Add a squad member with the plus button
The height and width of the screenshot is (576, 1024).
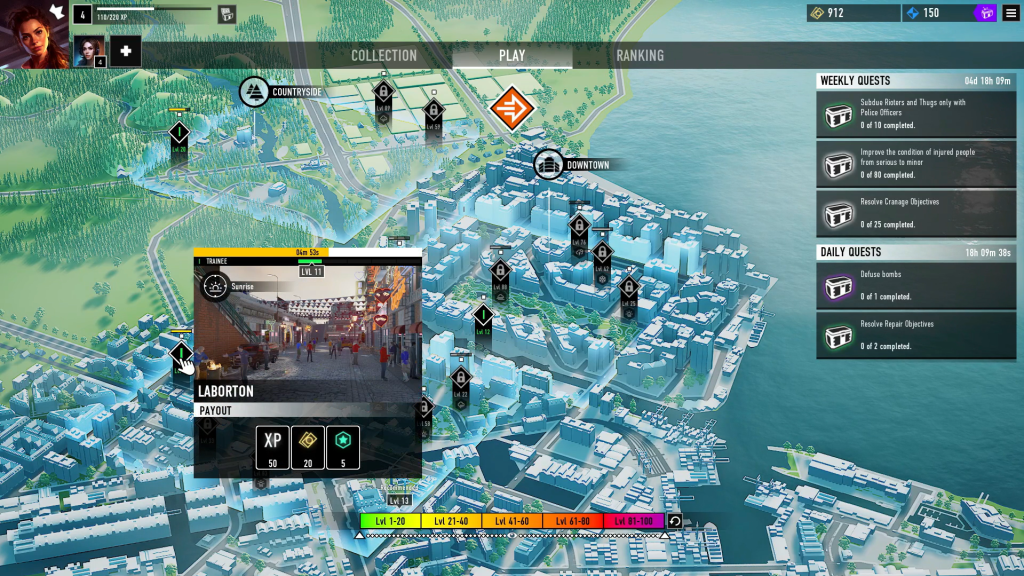125,51
